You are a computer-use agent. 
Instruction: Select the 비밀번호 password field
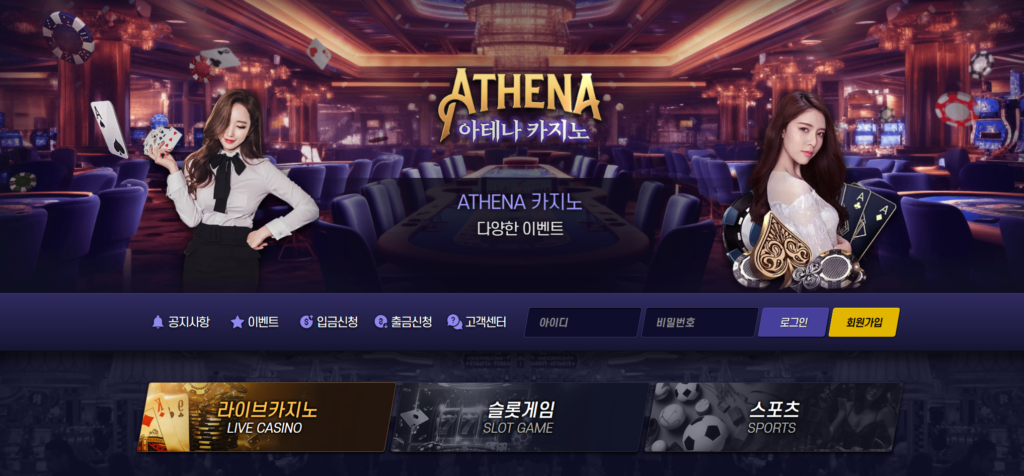[698, 322]
